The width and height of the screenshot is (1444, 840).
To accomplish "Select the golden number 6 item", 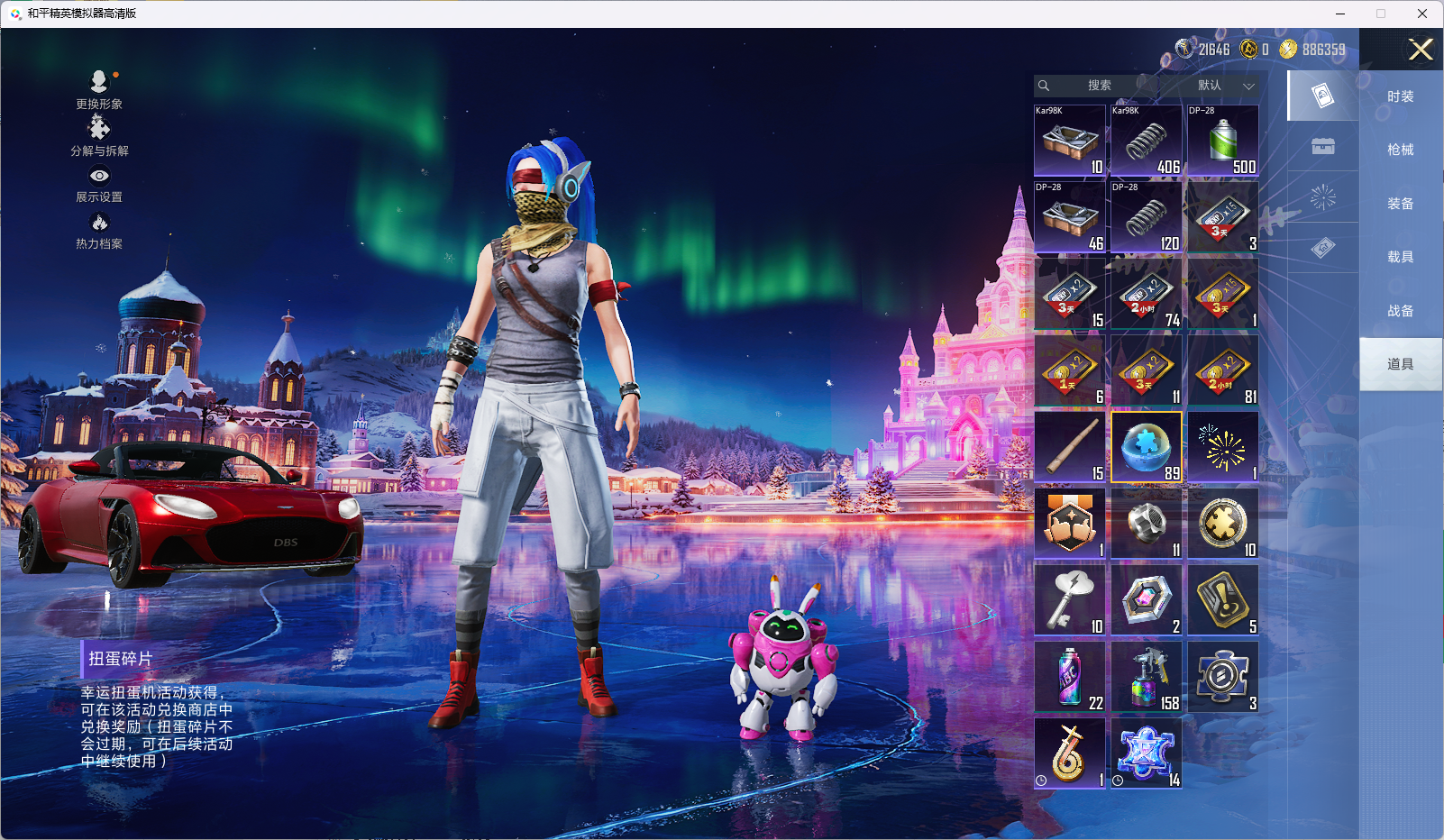I will (1070, 753).
